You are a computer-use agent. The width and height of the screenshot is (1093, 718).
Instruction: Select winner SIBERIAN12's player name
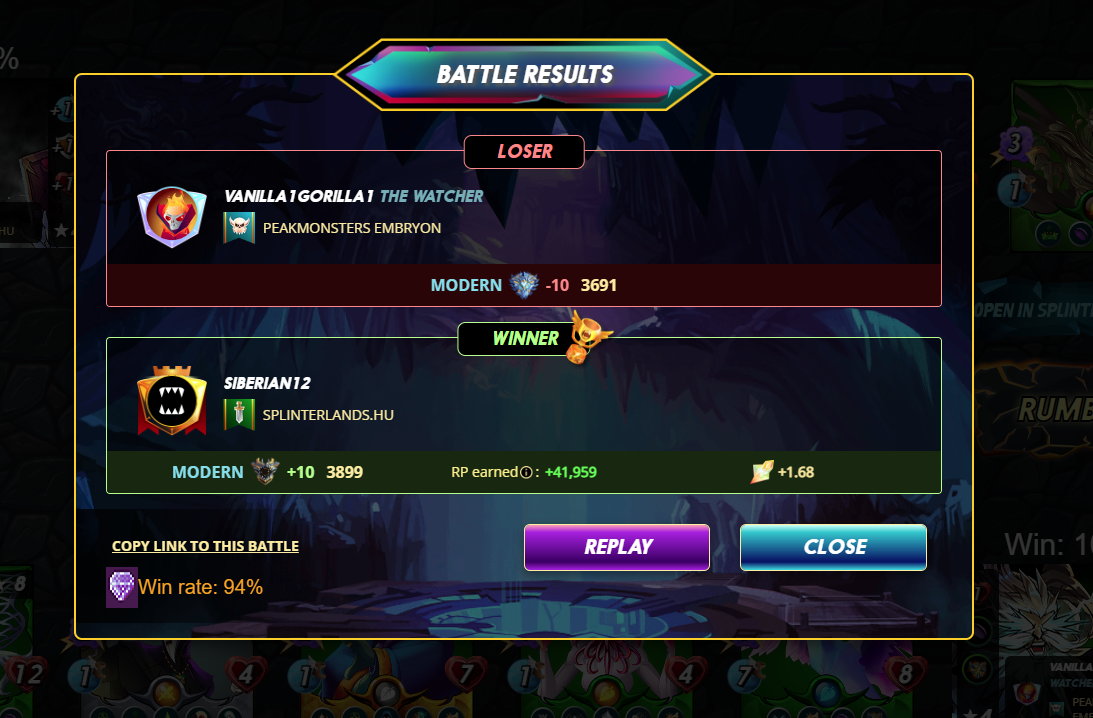pyautogui.click(x=268, y=383)
